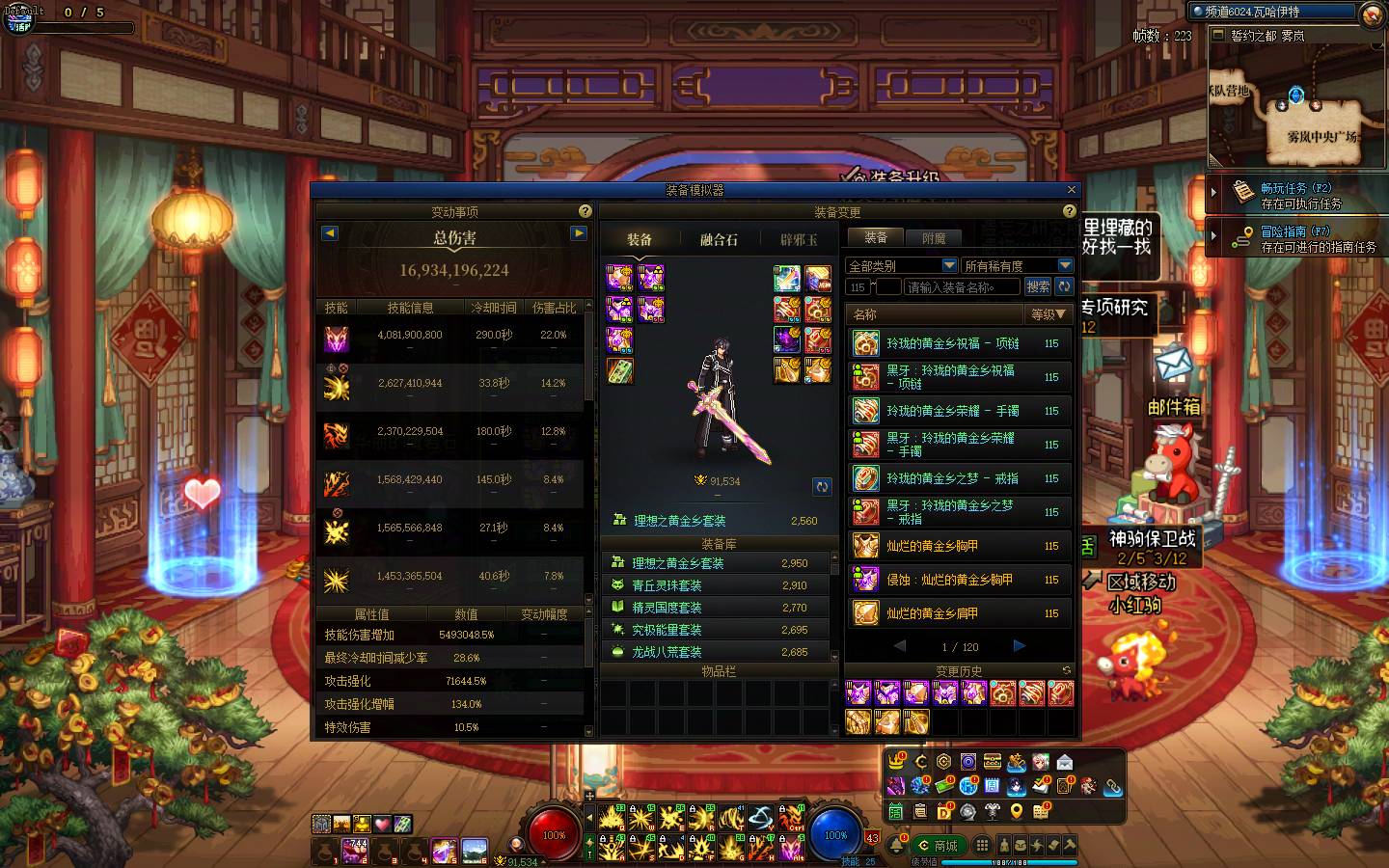1389x868 pixels.
Task: Select 玲珑的黄金乡祝福 - 项链 from the list
Action: tap(952, 343)
